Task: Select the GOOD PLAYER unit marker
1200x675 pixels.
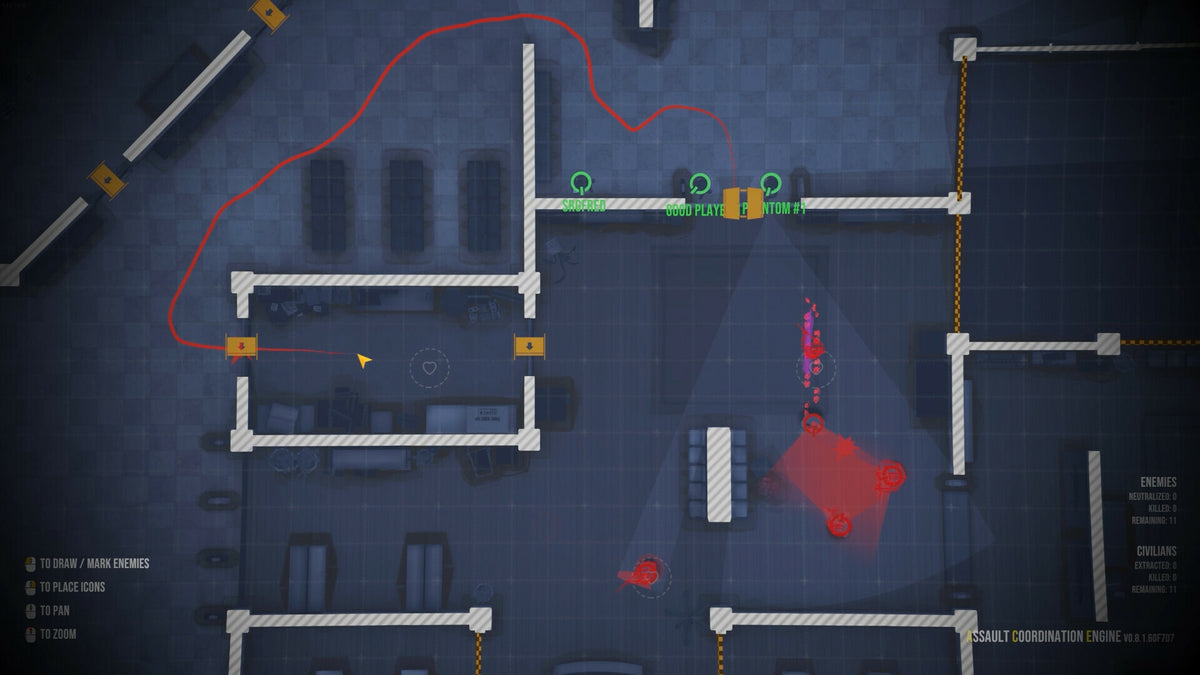Action: (699, 184)
